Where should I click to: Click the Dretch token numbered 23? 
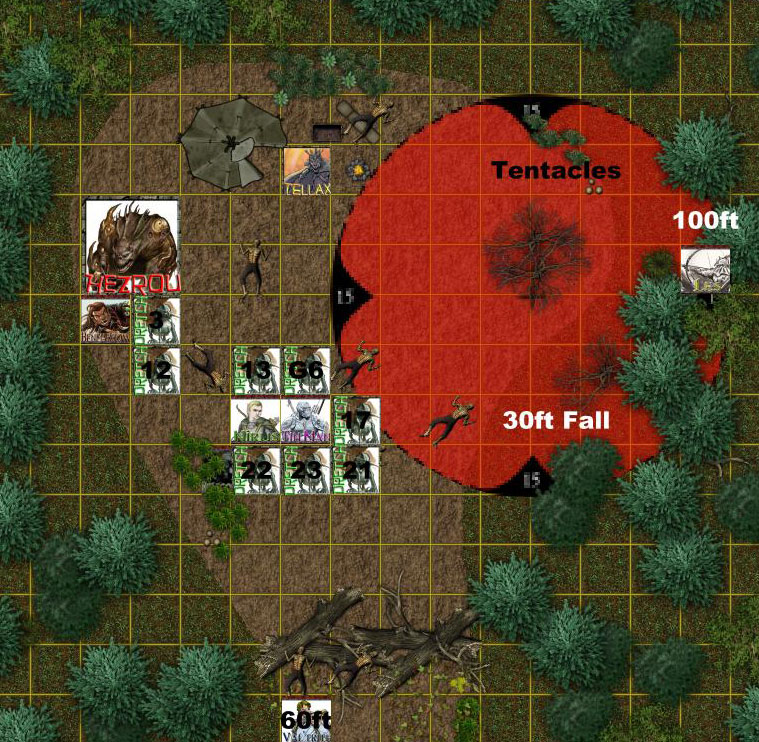[305, 469]
